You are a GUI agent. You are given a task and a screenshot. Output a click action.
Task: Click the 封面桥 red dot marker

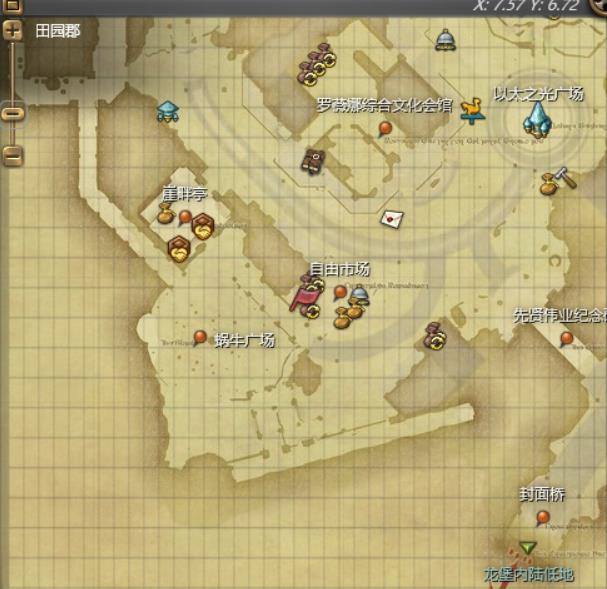543,517
